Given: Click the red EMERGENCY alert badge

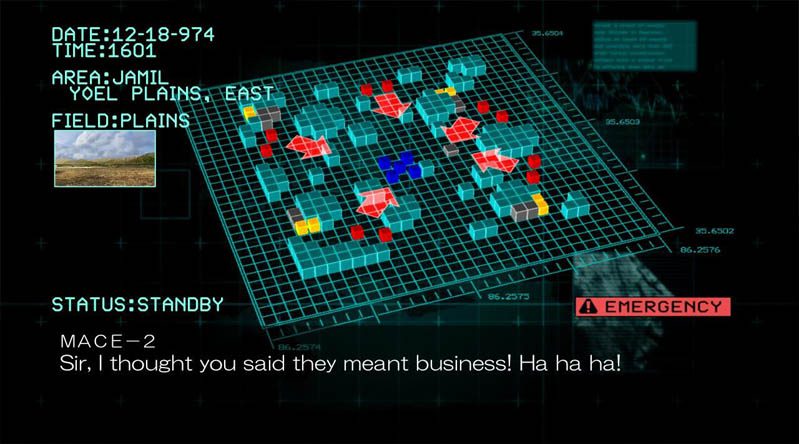Looking at the screenshot, I should coord(653,306).
